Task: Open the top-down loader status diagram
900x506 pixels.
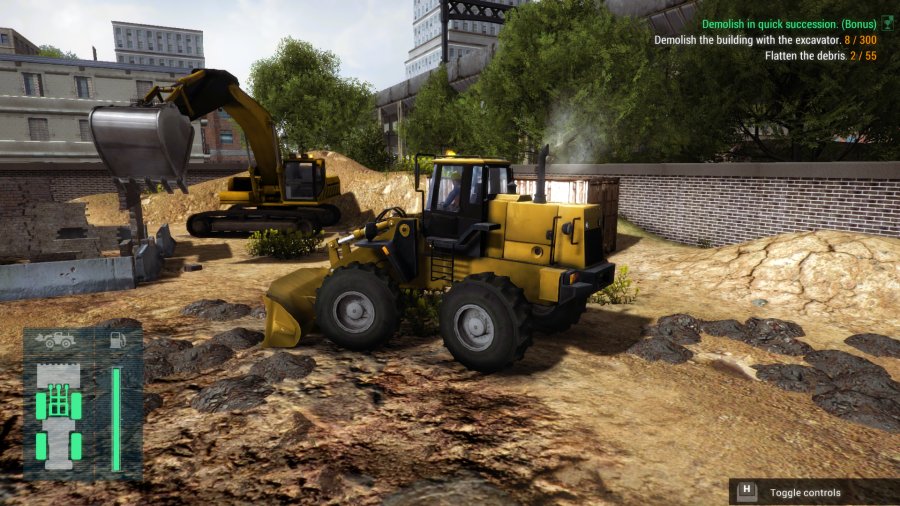Action: (x=58, y=415)
